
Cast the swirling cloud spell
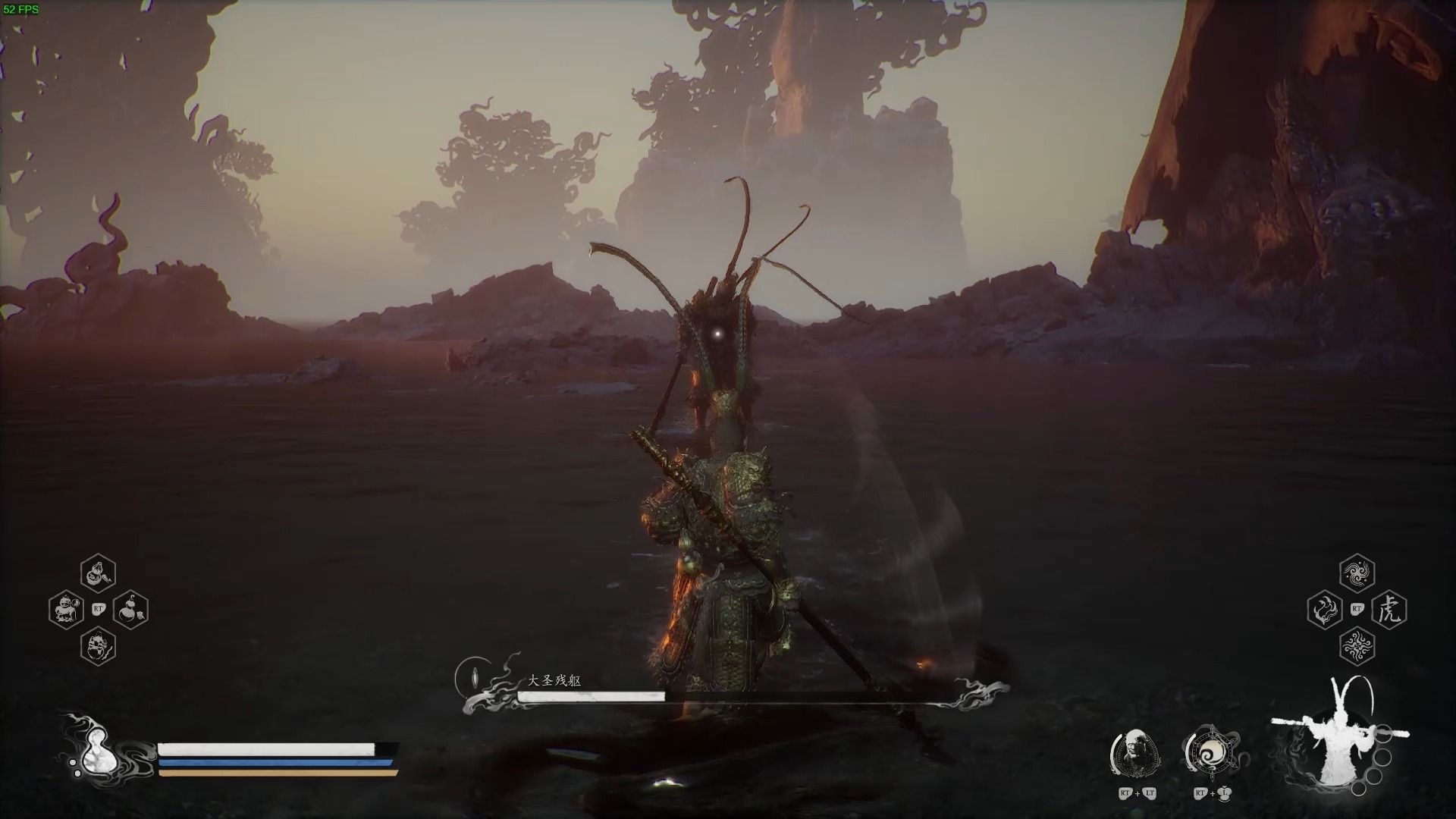coord(1357,573)
